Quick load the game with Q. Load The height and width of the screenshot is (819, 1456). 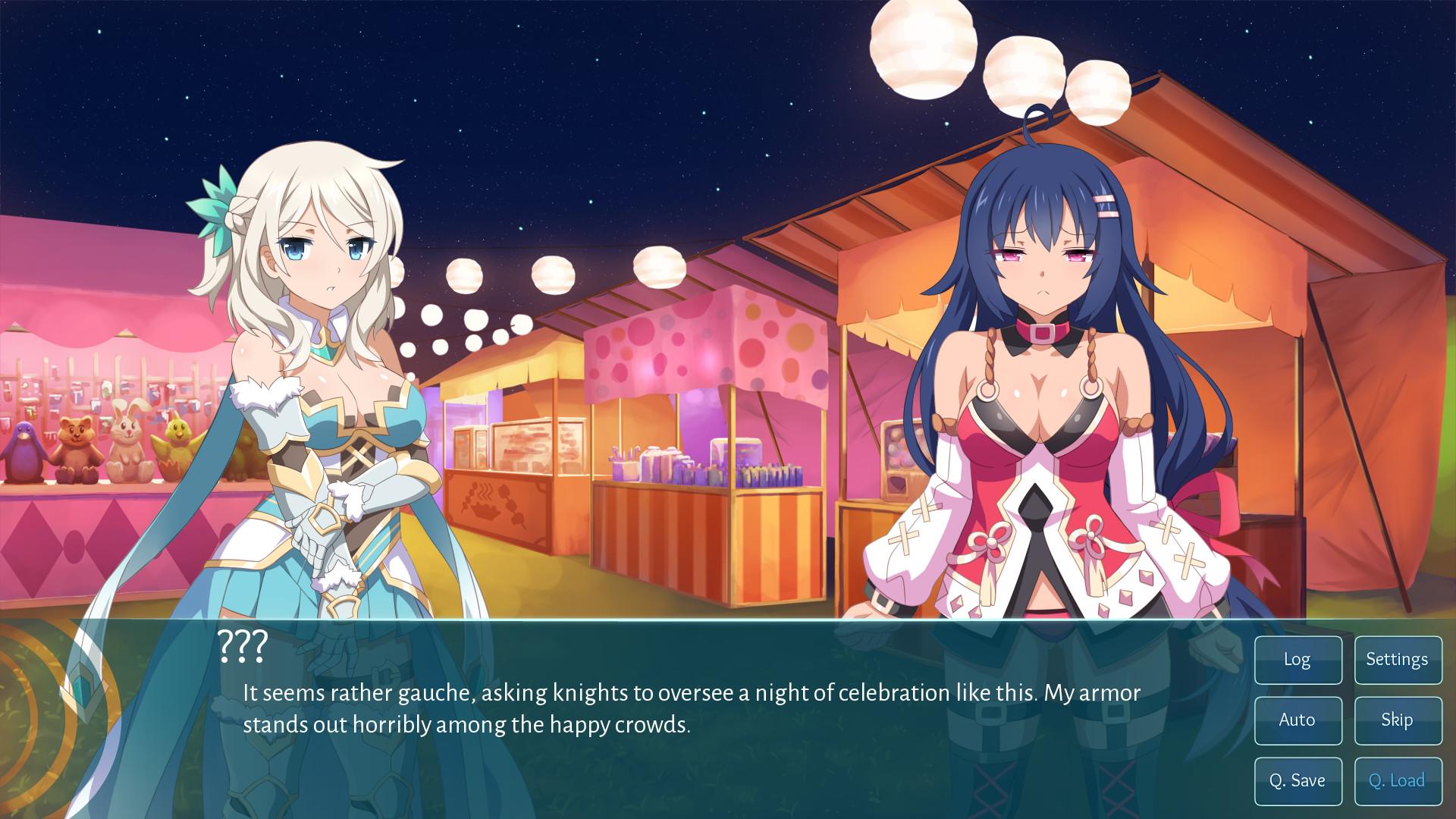(x=1398, y=780)
